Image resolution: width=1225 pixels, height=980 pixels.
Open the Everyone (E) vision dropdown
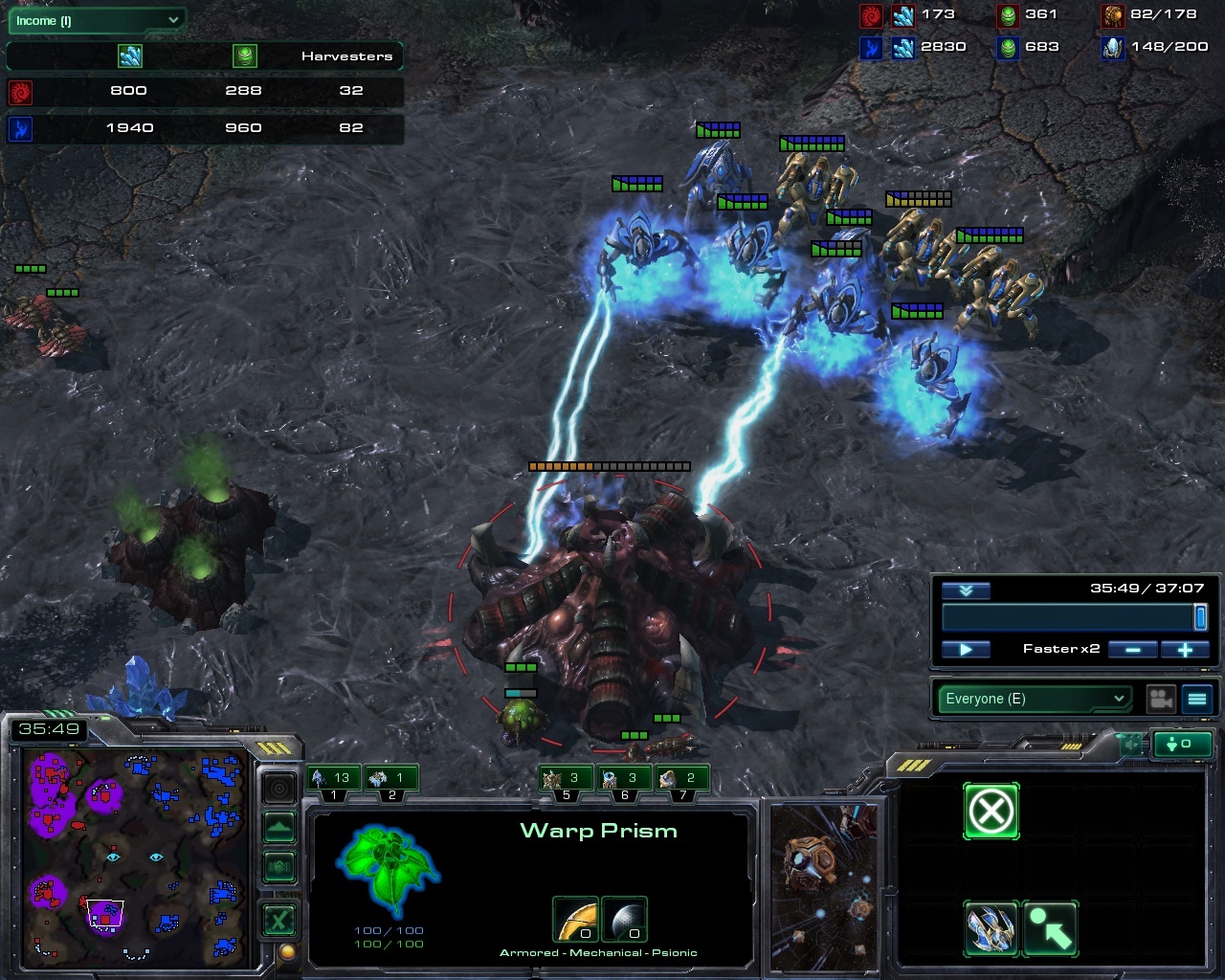pyautogui.click(x=1034, y=699)
